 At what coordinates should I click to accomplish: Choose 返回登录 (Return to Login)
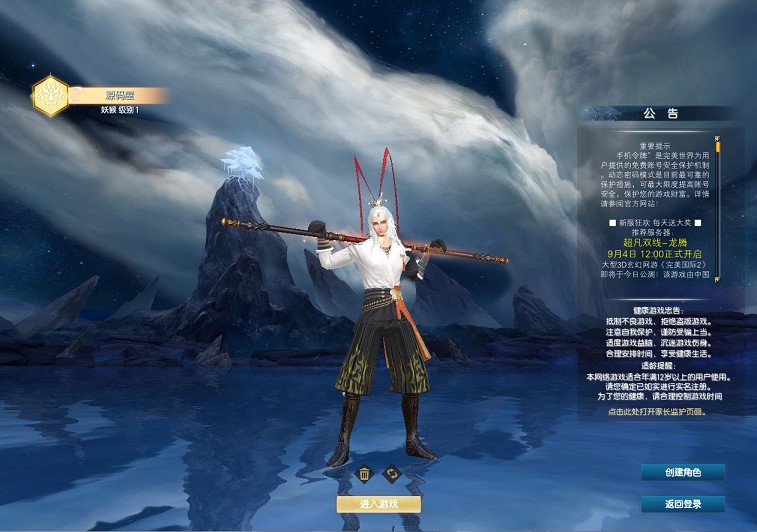pyautogui.click(x=682, y=503)
